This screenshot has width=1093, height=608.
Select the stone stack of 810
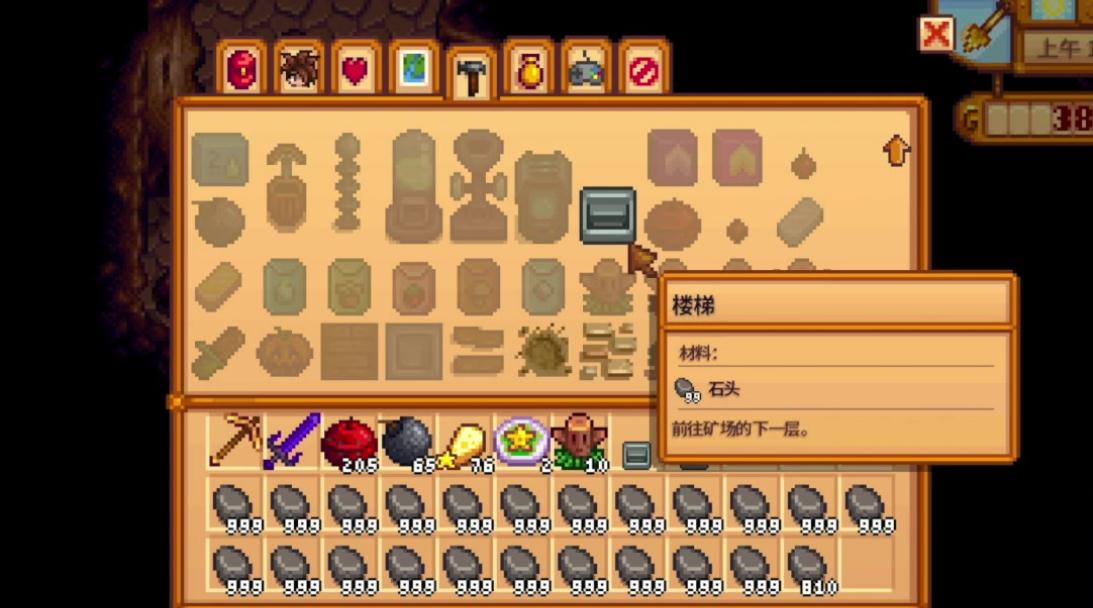click(810, 566)
